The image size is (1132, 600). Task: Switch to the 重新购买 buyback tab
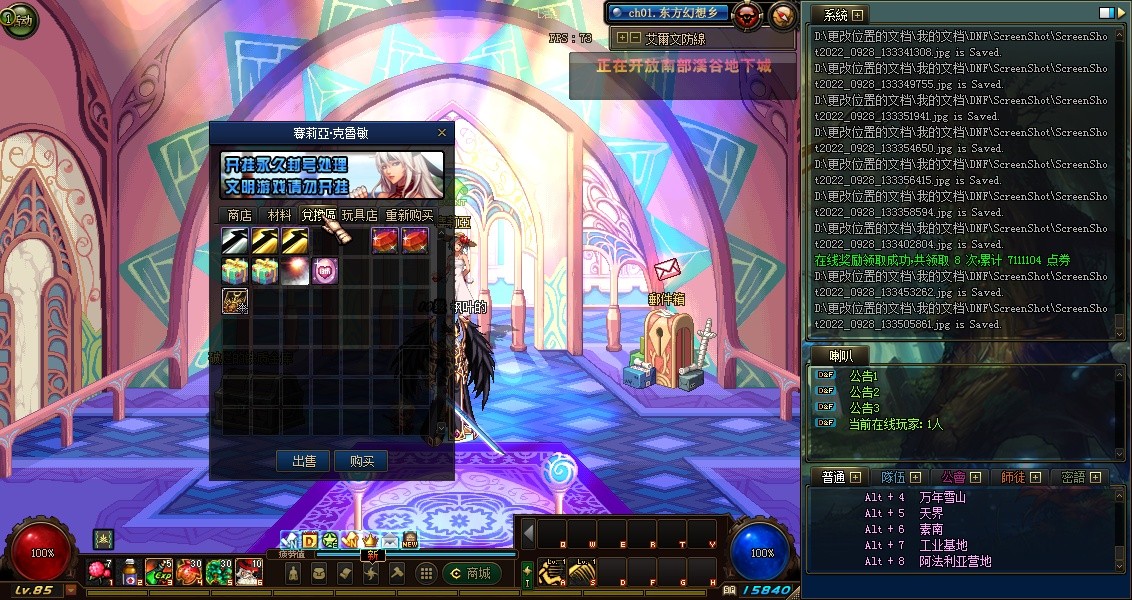pyautogui.click(x=409, y=215)
